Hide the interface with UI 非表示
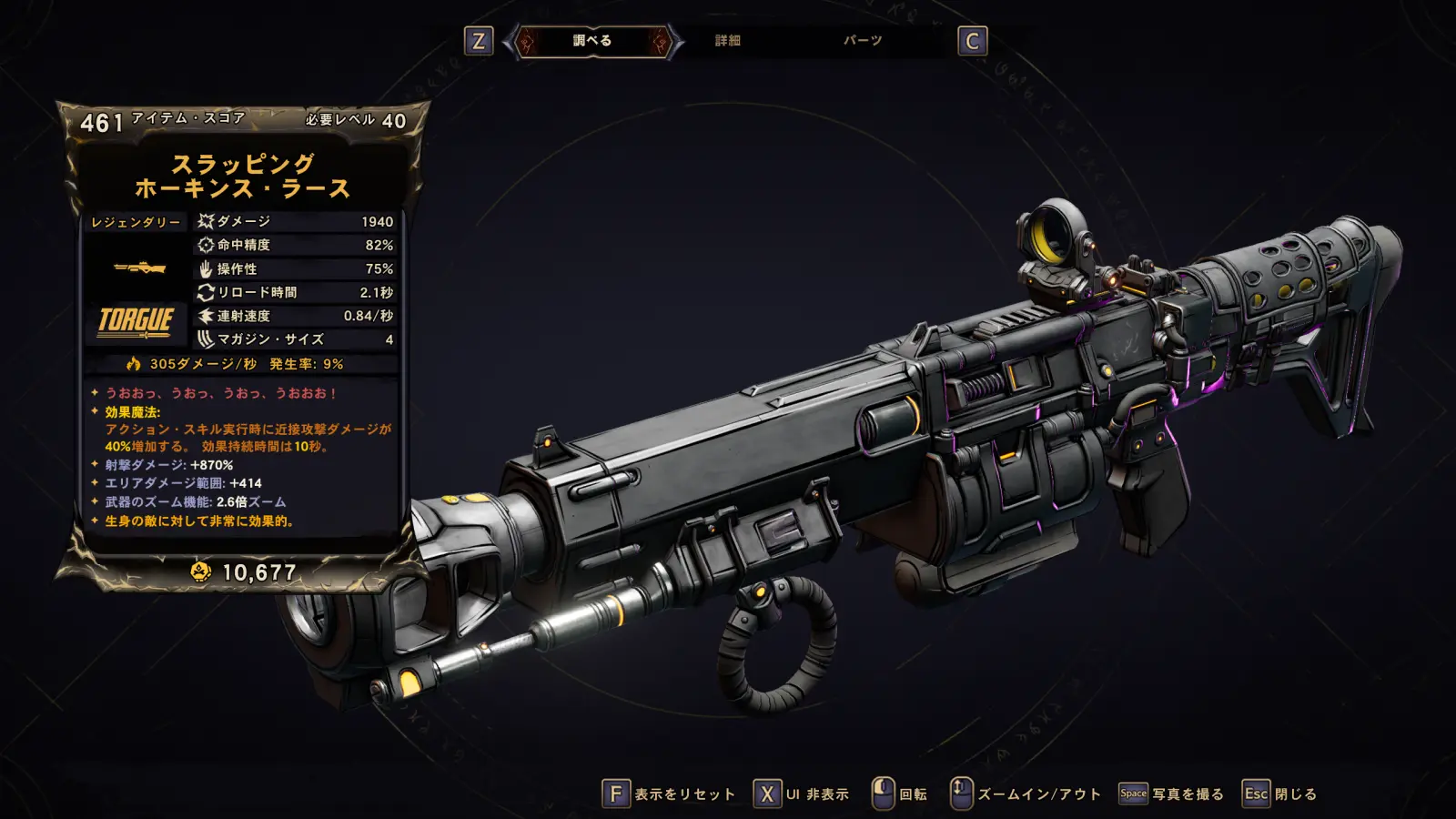The height and width of the screenshot is (819, 1456). pyautogui.click(x=802, y=794)
